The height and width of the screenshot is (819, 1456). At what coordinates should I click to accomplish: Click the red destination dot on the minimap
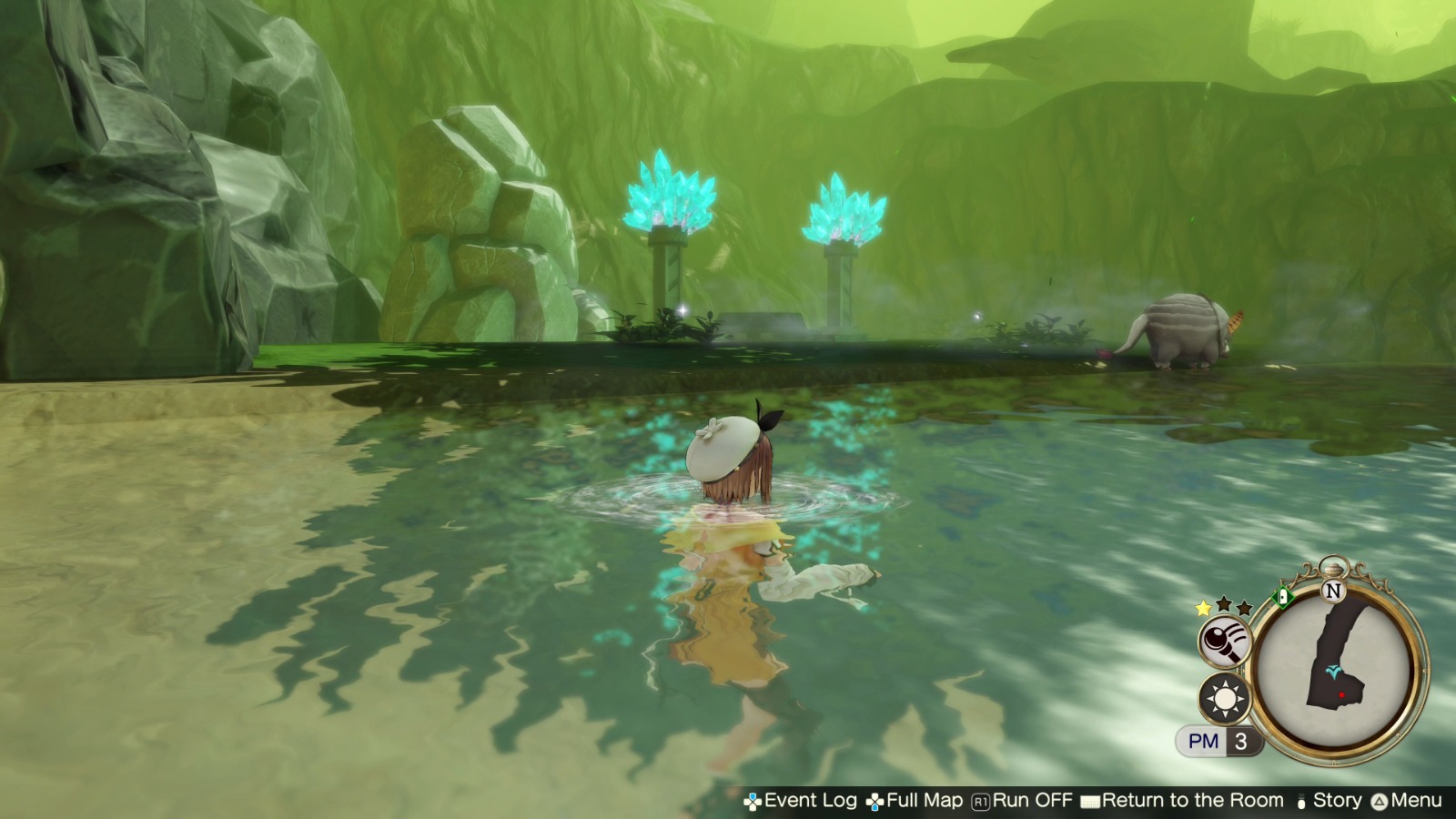point(1341,694)
